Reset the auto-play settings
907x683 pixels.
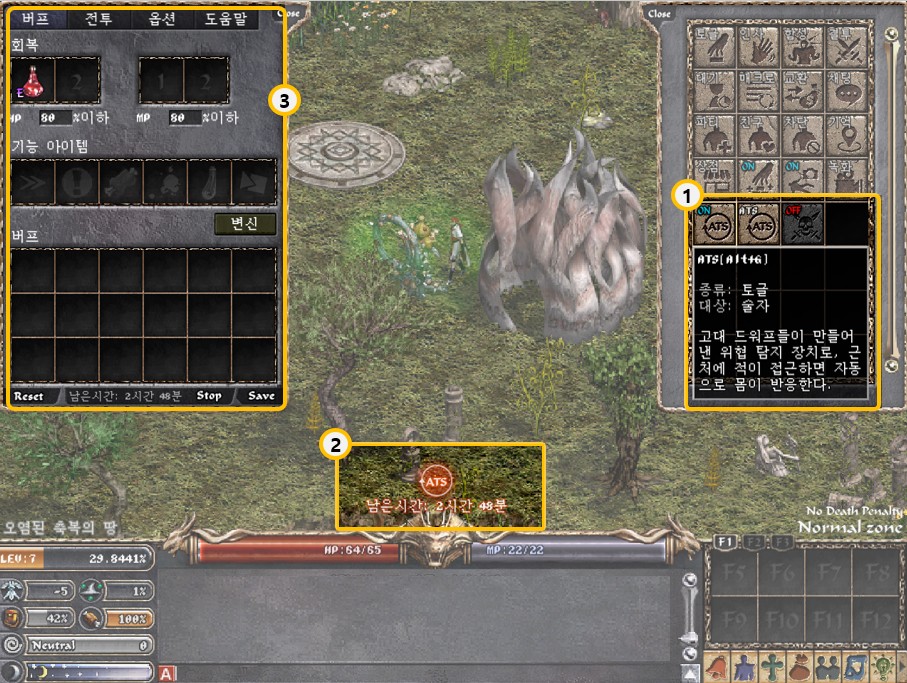pyautogui.click(x=29, y=396)
